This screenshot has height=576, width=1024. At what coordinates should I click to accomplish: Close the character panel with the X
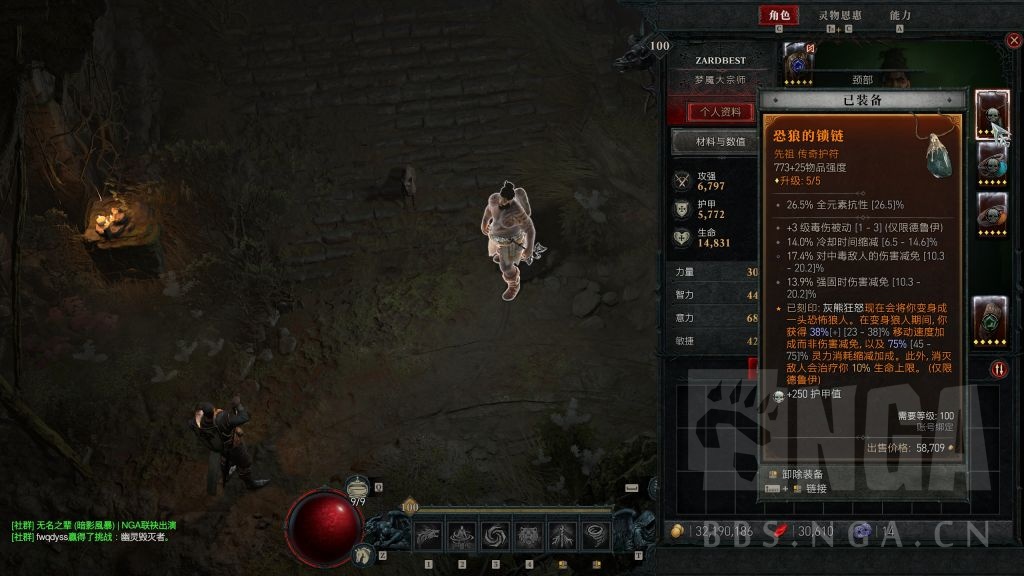(1014, 40)
